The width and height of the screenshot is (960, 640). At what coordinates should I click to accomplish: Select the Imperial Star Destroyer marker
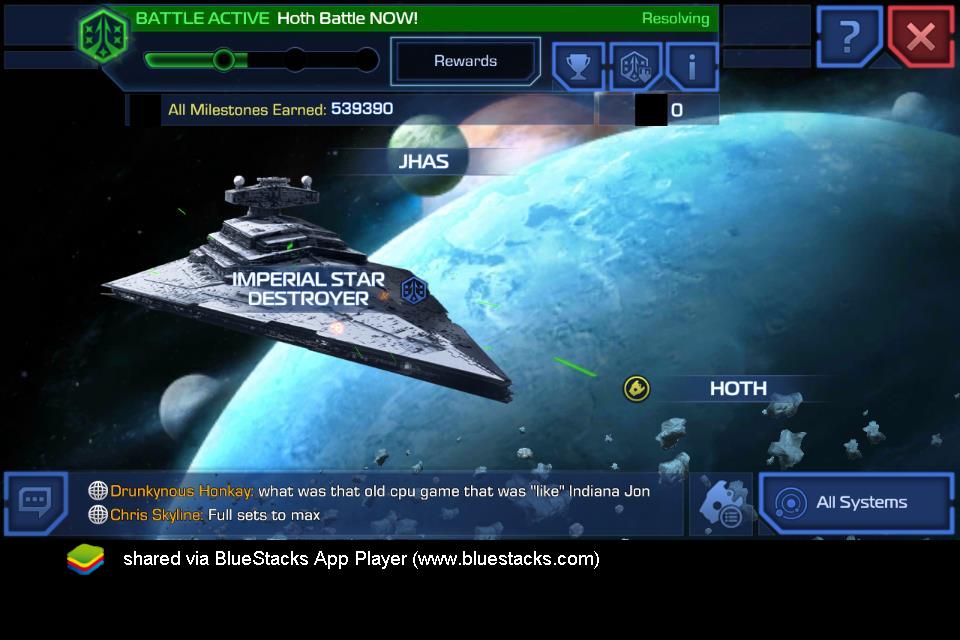tap(309, 289)
